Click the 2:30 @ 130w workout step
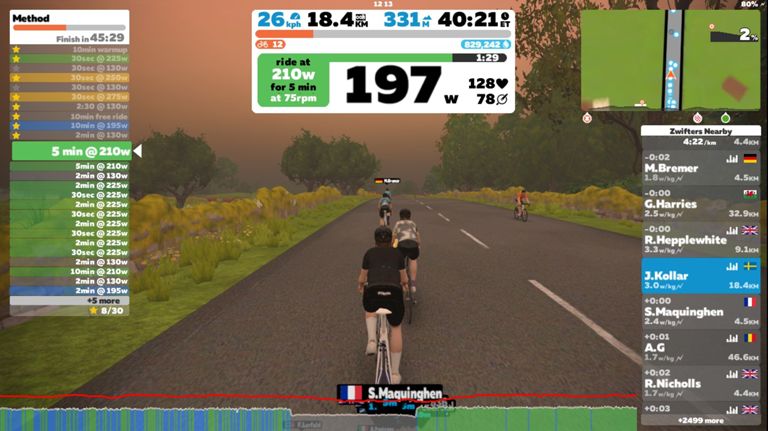This screenshot has height=431, width=768. (x=70, y=106)
